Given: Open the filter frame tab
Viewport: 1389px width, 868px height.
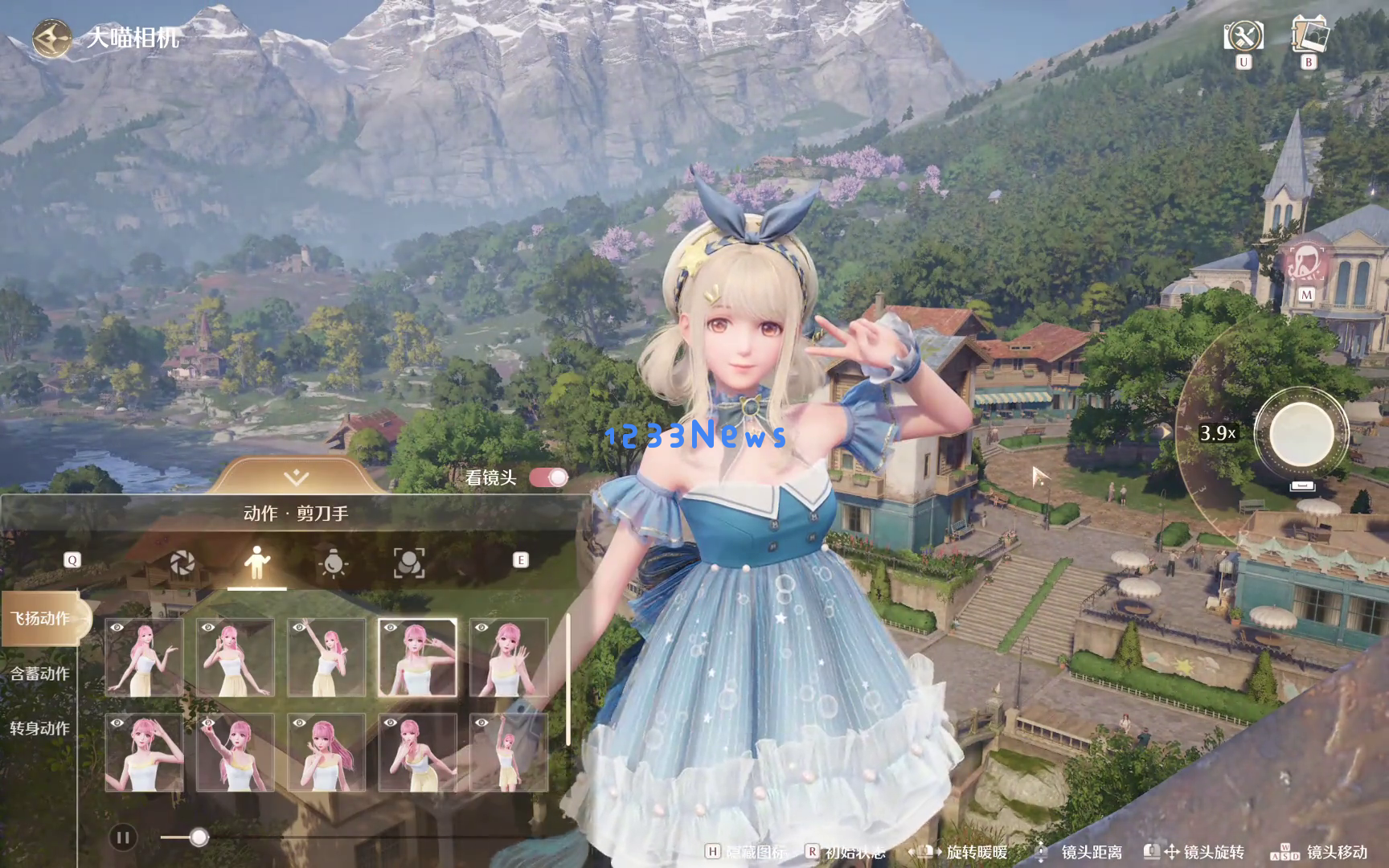Looking at the screenshot, I should coord(409,563).
